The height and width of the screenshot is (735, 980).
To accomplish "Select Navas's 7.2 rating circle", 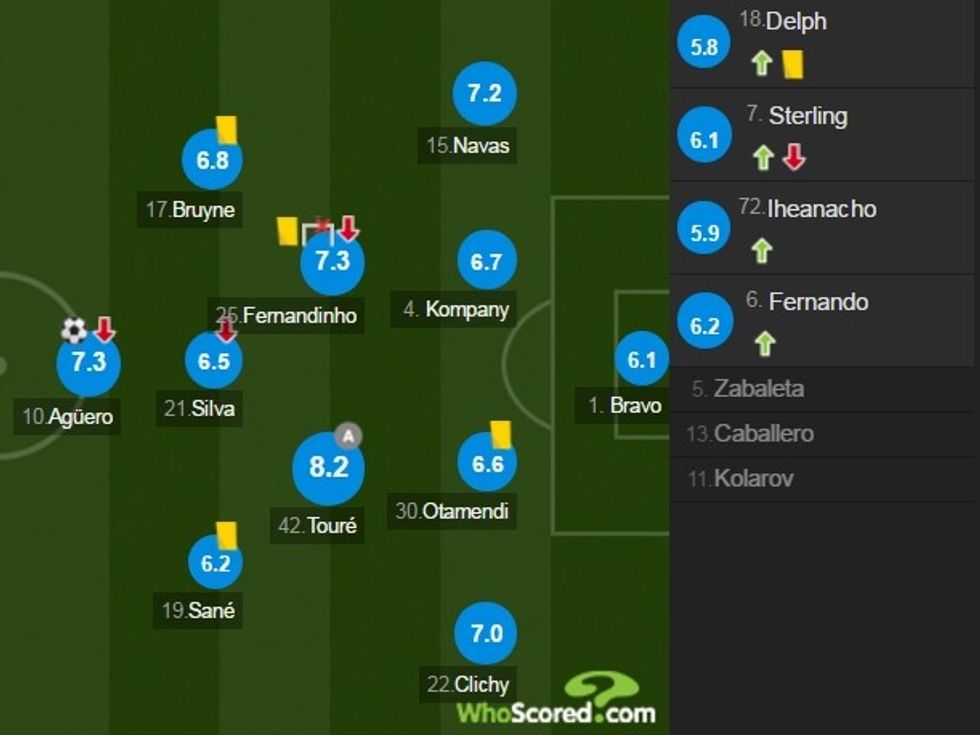I will [484, 94].
